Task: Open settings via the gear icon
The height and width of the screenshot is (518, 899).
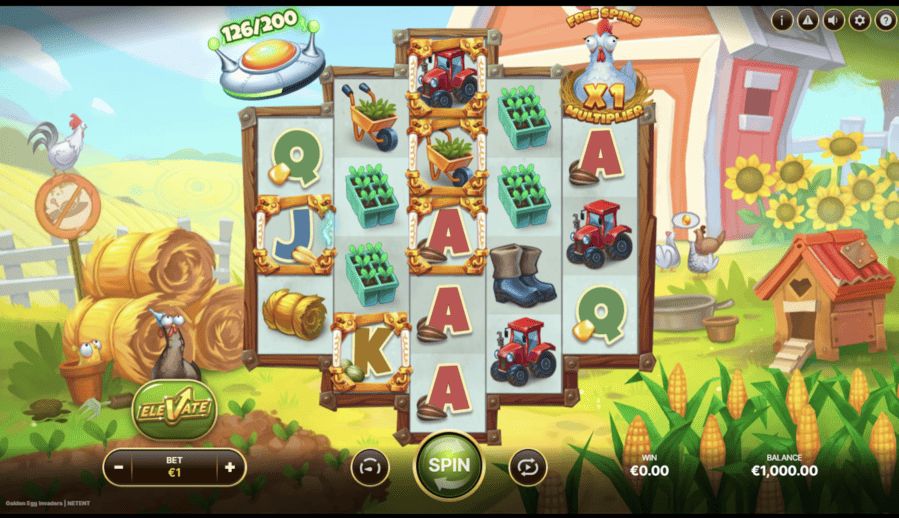Action: pos(860,19)
